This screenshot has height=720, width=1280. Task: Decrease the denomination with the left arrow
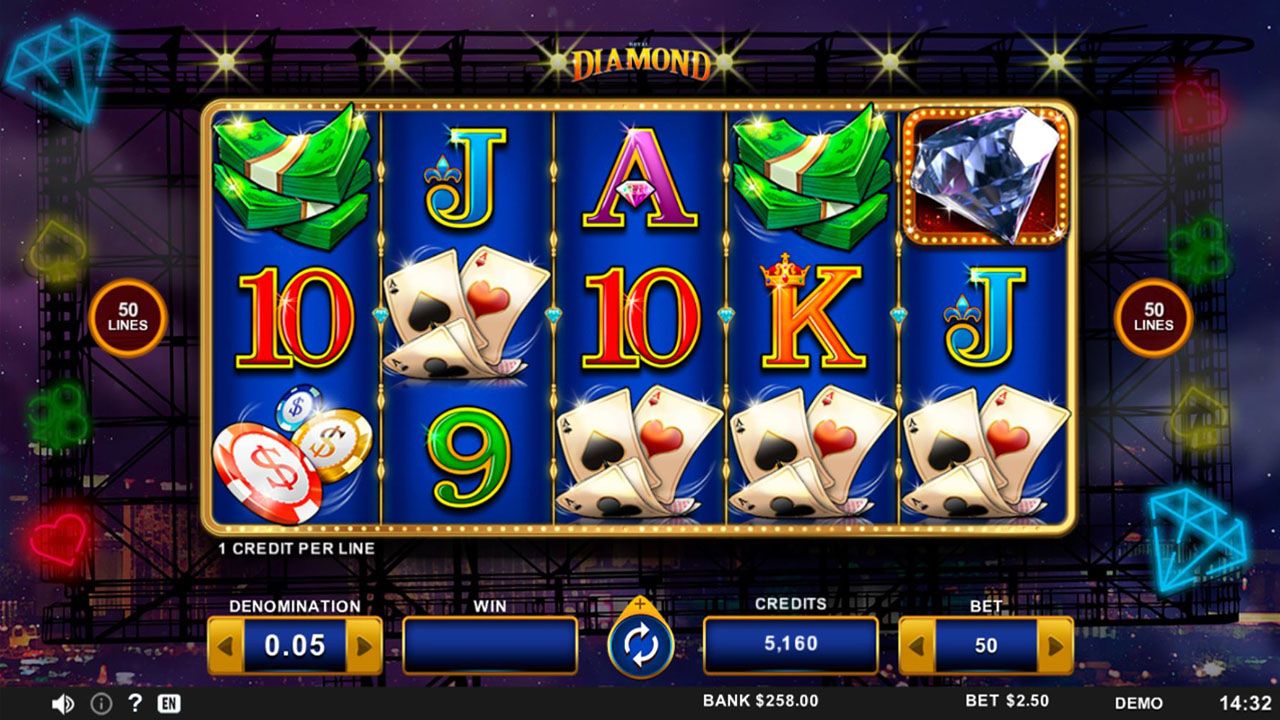pos(226,646)
